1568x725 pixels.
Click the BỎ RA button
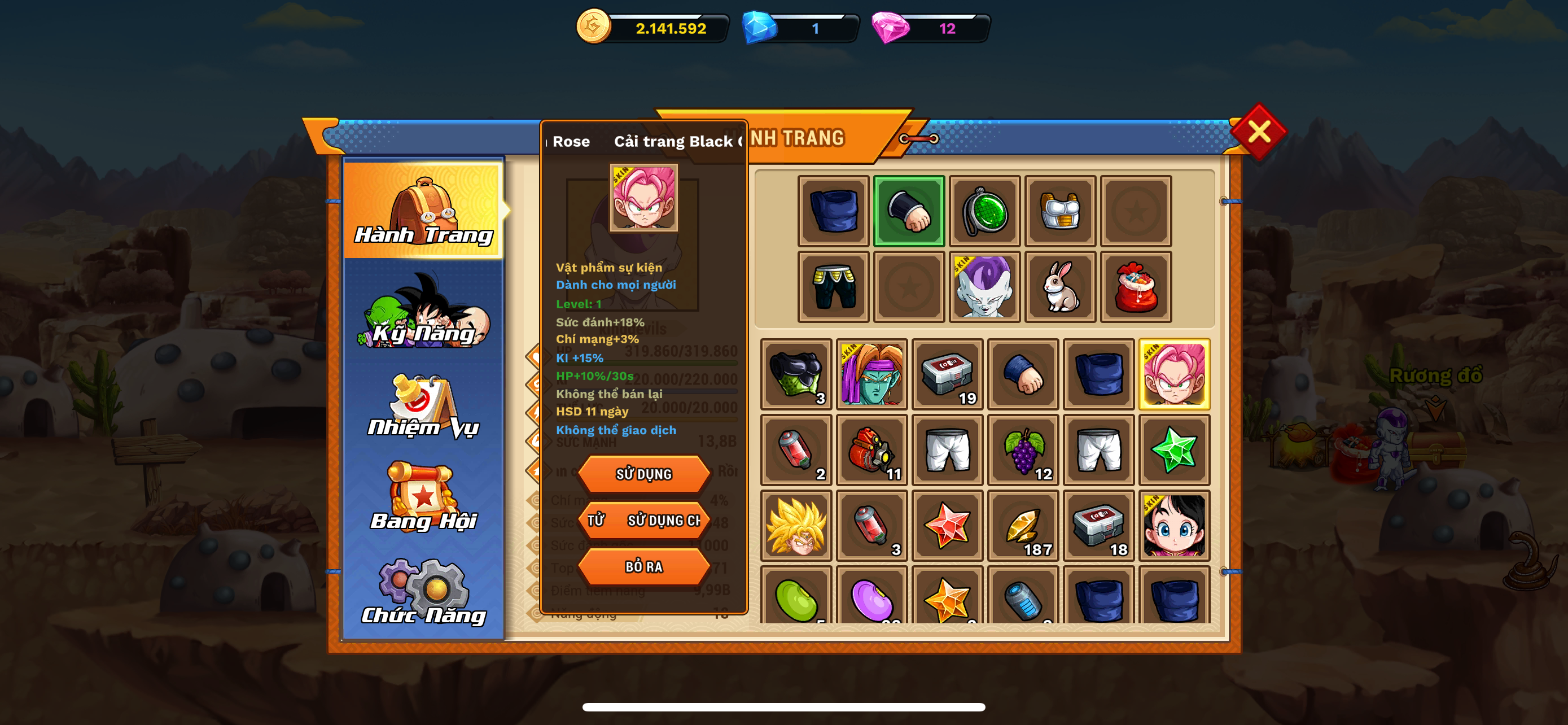(x=643, y=567)
